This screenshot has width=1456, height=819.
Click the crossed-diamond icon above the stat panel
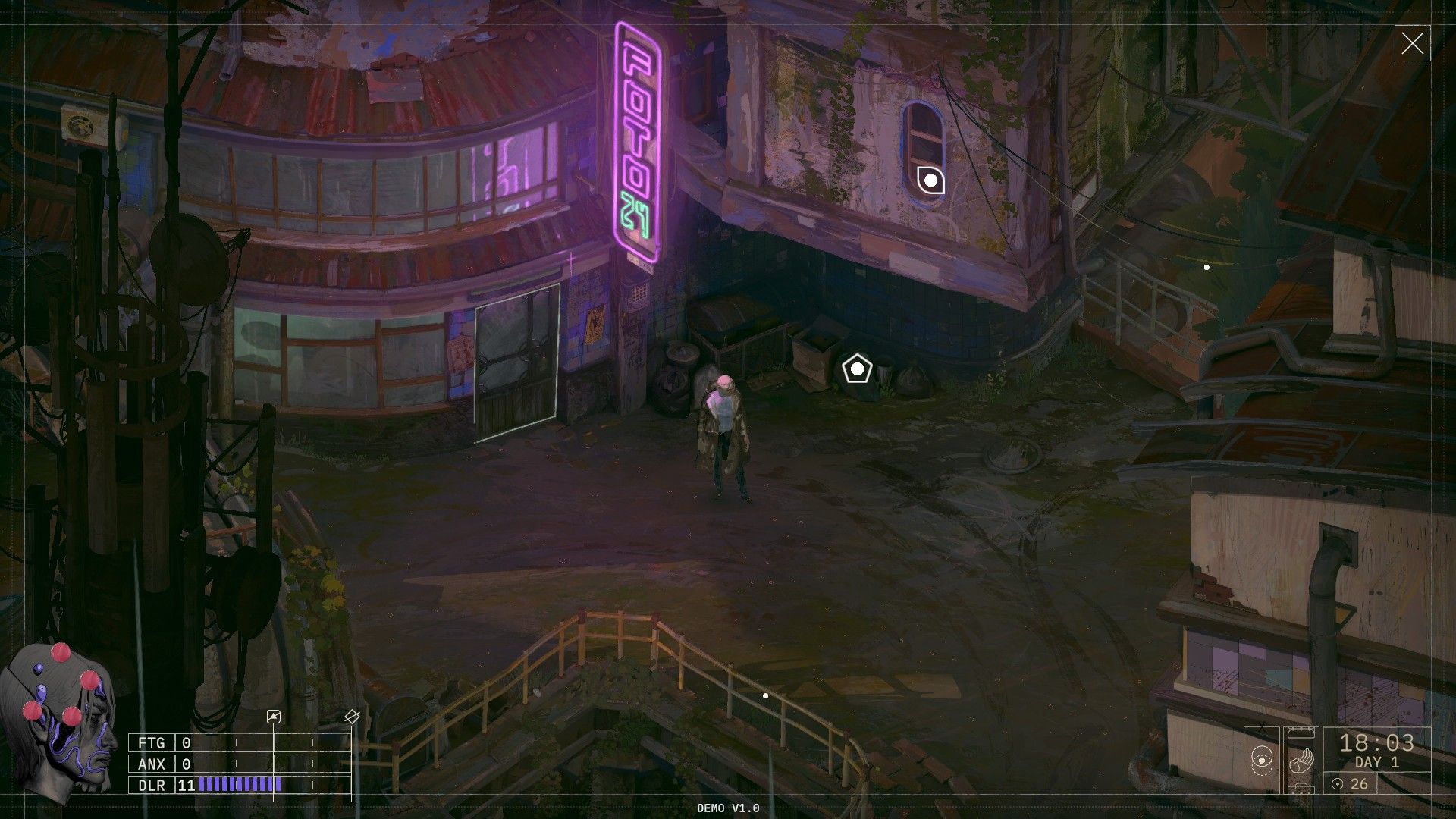[x=352, y=716]
